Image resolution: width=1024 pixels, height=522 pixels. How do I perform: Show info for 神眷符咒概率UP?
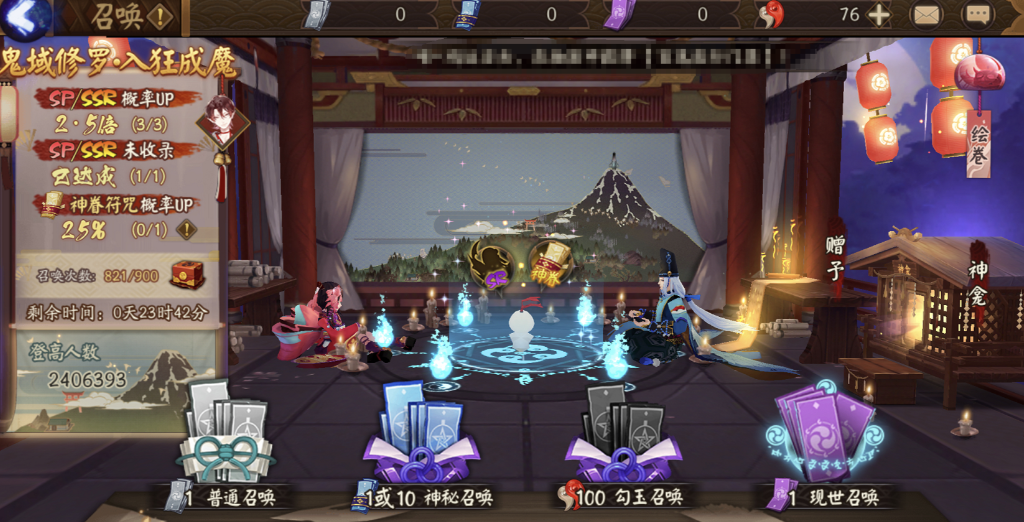(x=186, y=229)
